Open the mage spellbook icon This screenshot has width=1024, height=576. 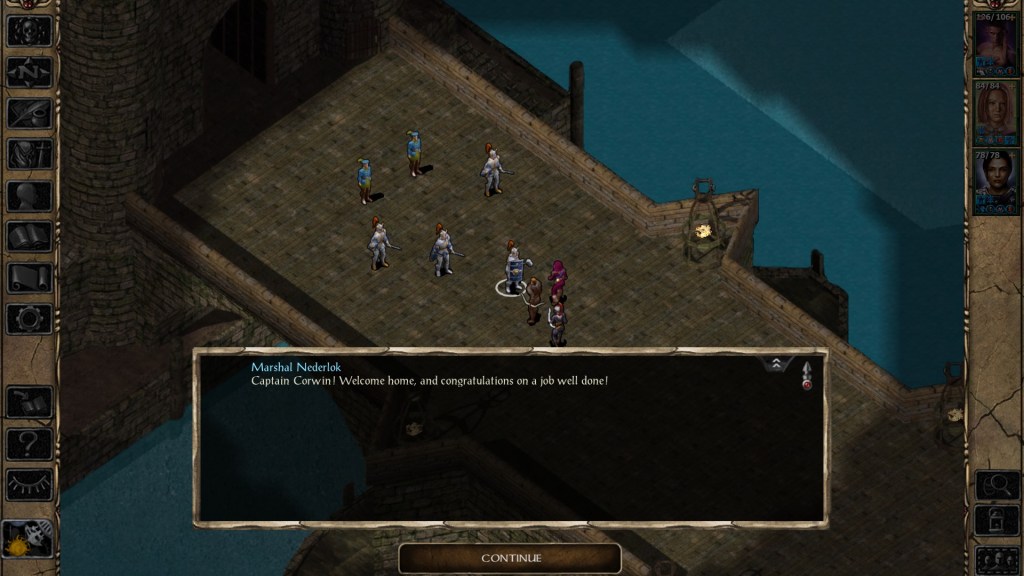30,236
